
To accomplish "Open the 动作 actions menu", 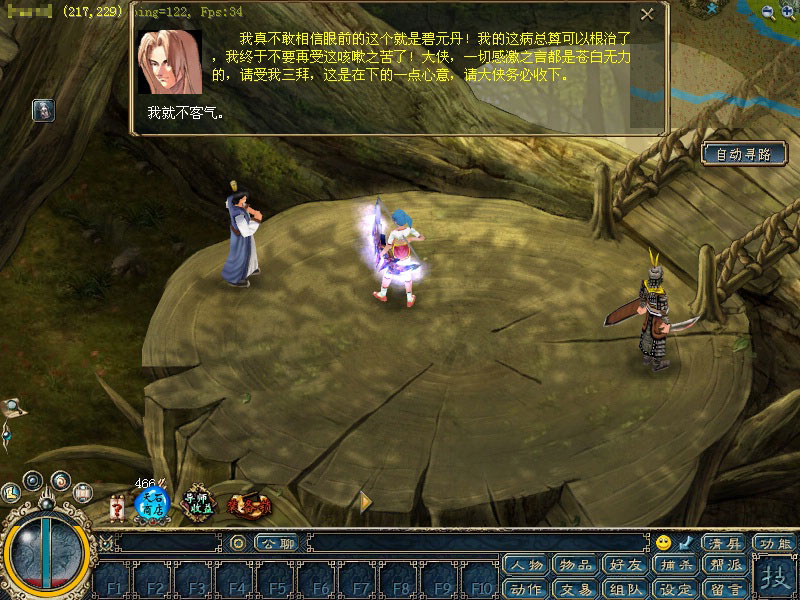I will [x=526, y=588].
